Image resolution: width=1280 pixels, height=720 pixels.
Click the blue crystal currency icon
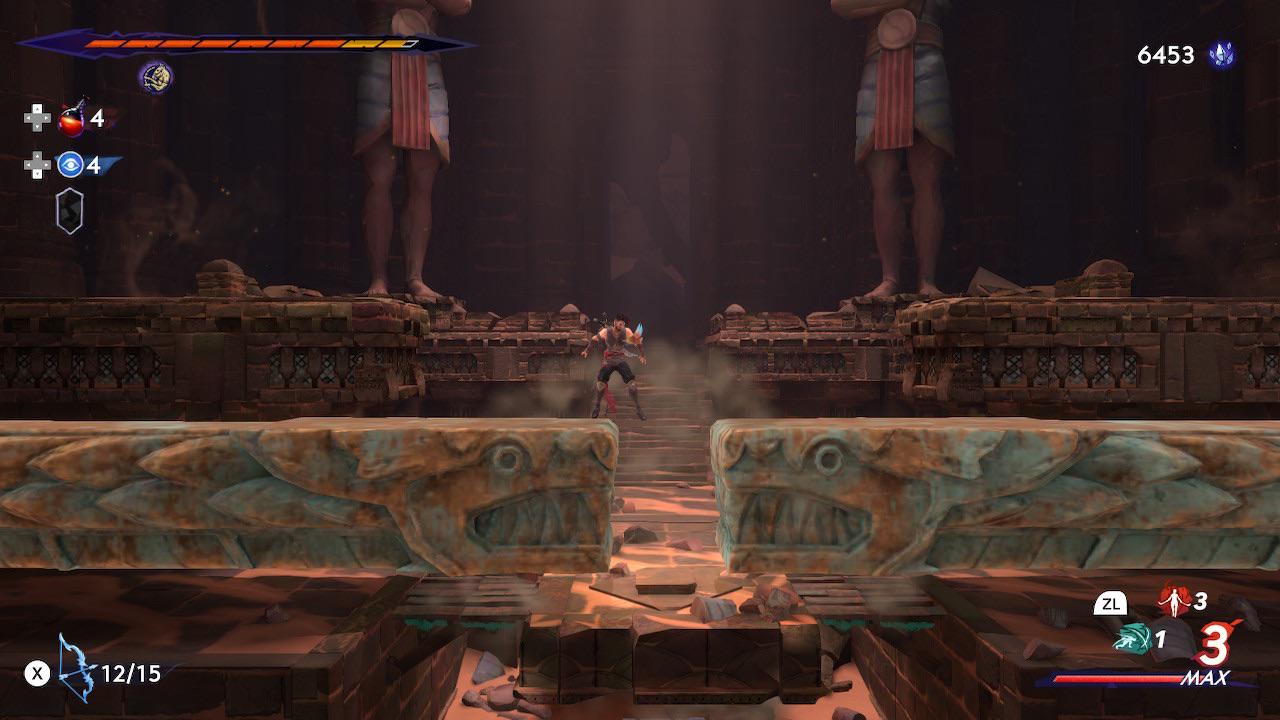[x=1221, y=57]
